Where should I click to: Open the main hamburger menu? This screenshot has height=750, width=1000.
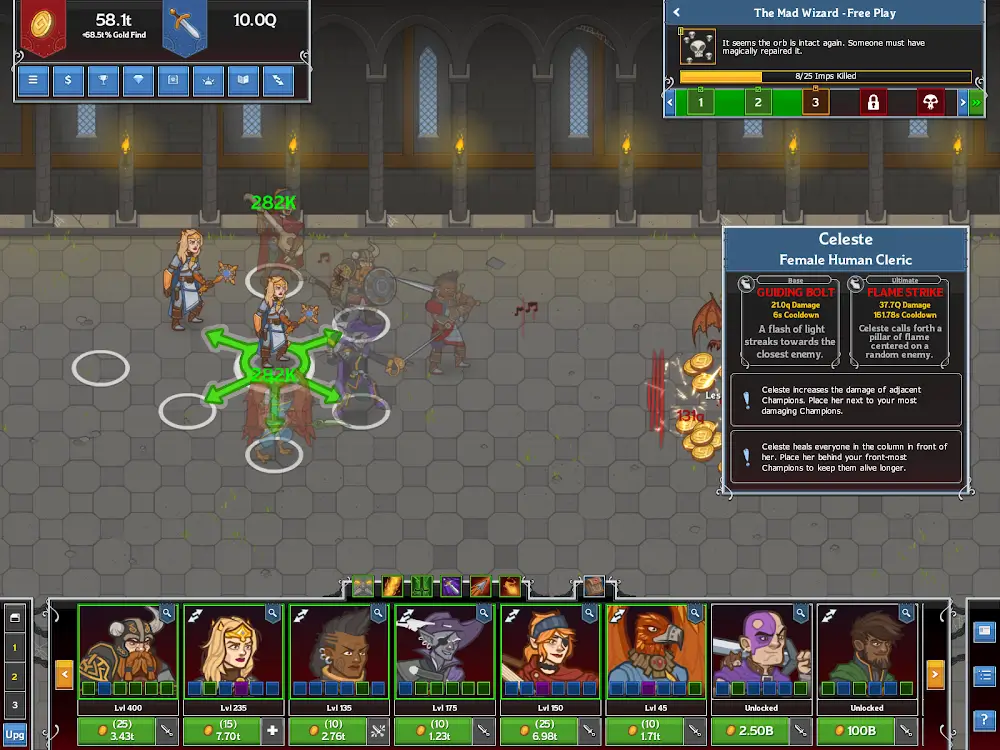coord(33,81)
